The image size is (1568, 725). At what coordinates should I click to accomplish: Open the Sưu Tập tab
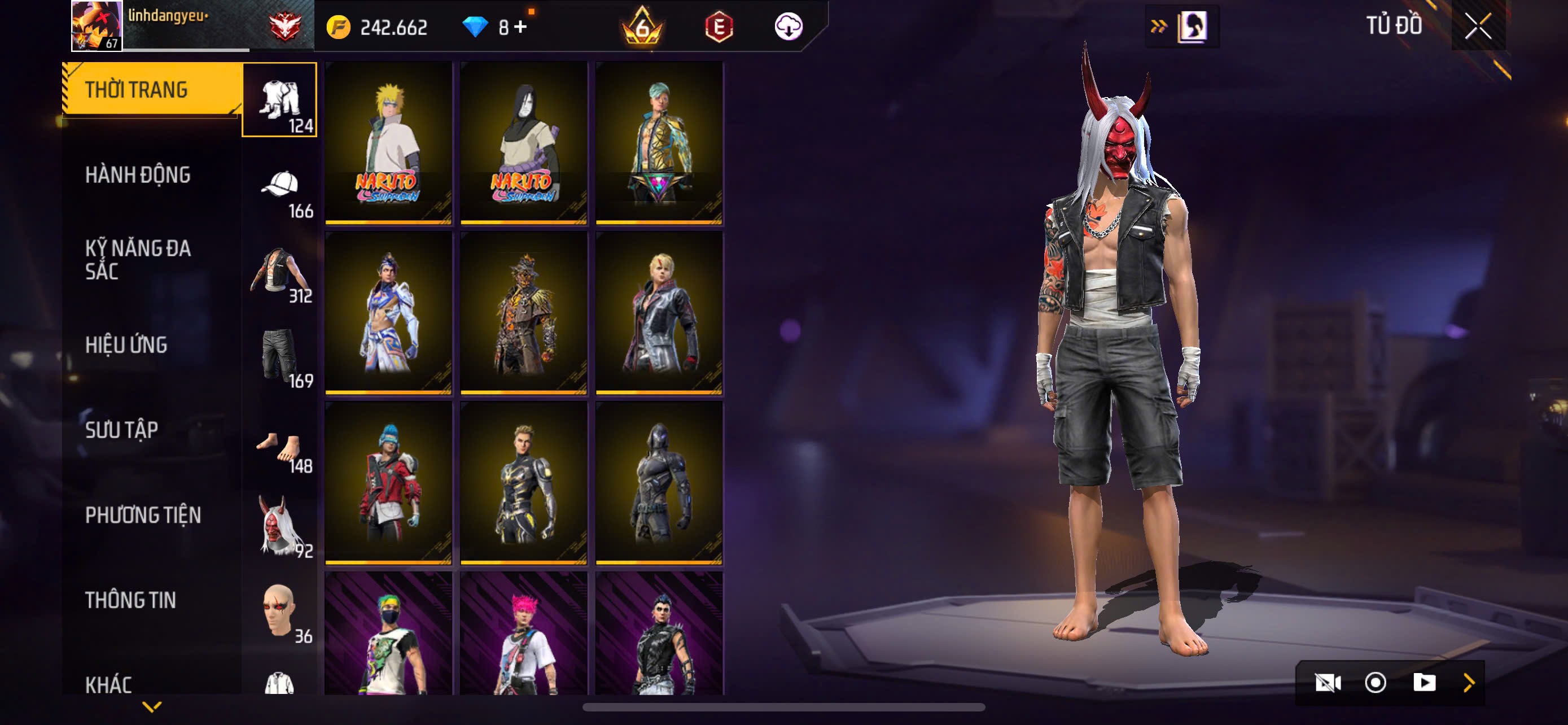click(x=122, y=430)
